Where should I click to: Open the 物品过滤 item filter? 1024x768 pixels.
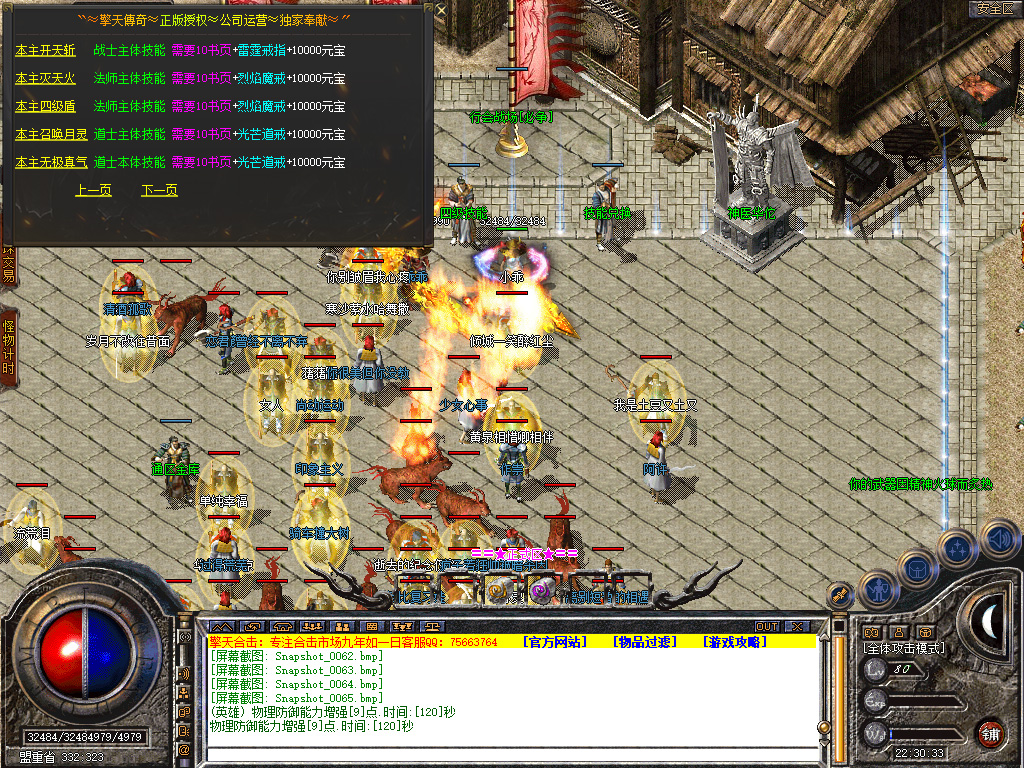[643, 642]
